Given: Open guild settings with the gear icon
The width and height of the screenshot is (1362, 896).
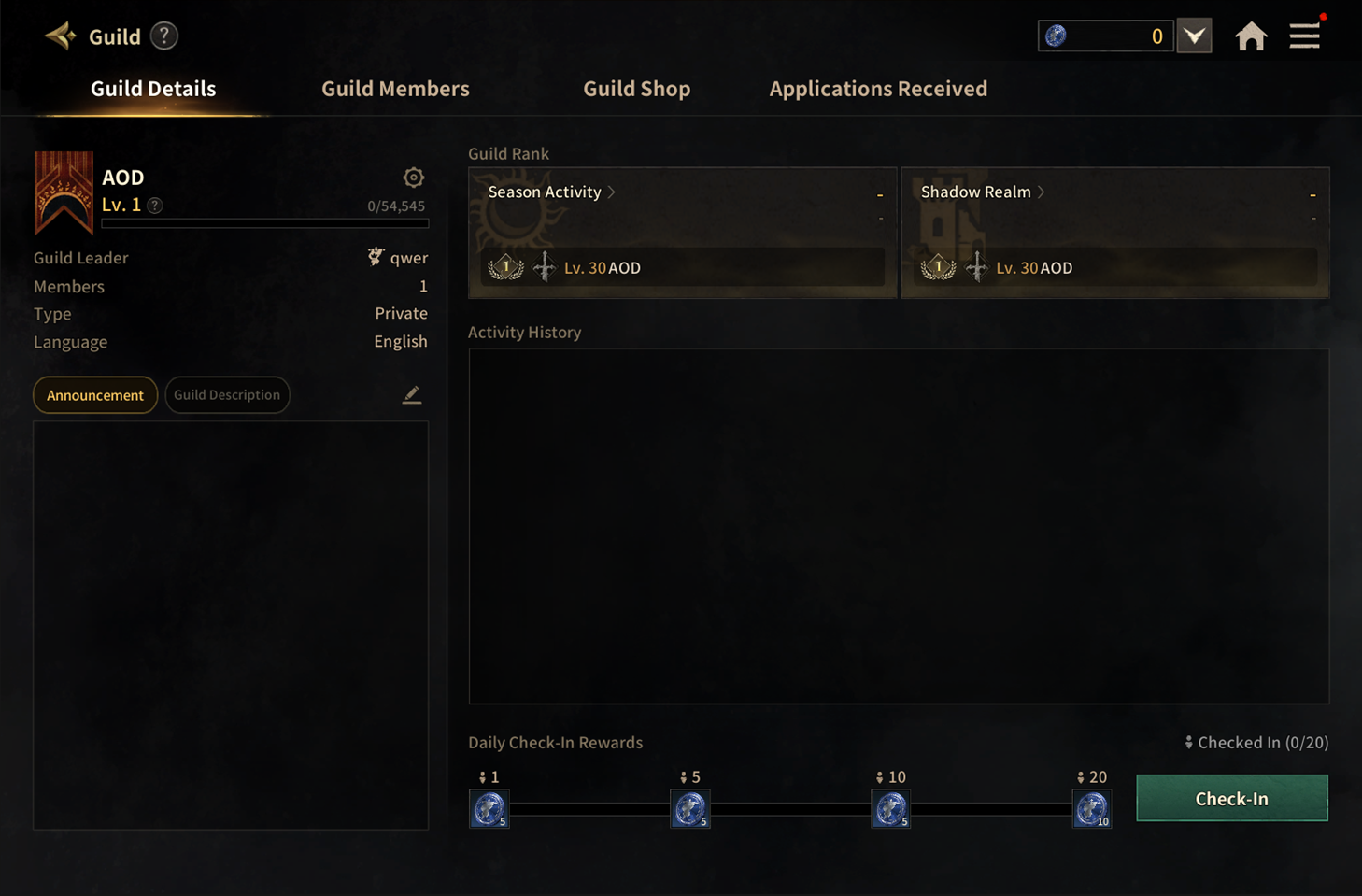Looking at the screenshot, I should pos(414,178).
